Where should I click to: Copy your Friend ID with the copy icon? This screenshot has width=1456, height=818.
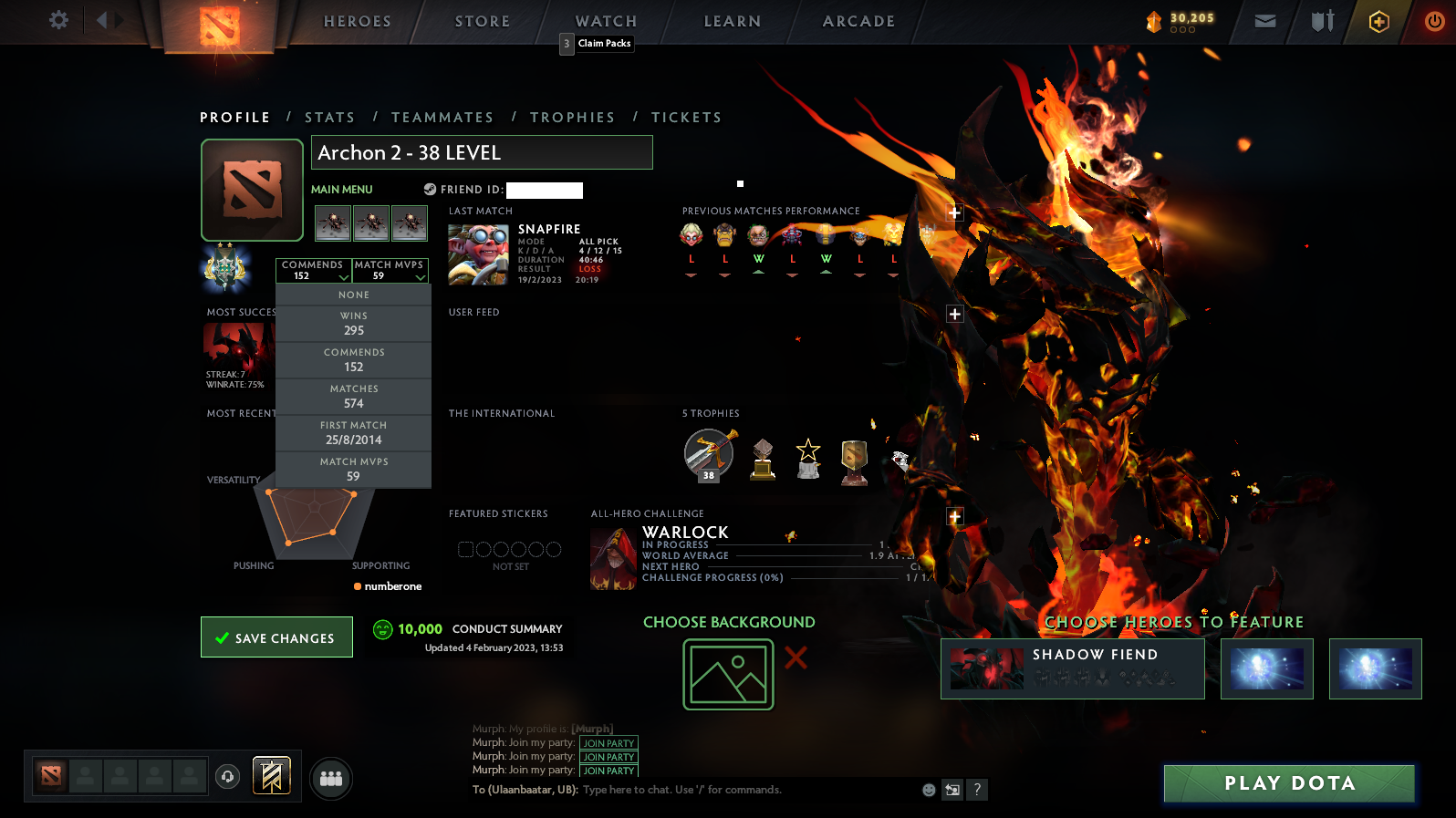(x=430, y=190)
